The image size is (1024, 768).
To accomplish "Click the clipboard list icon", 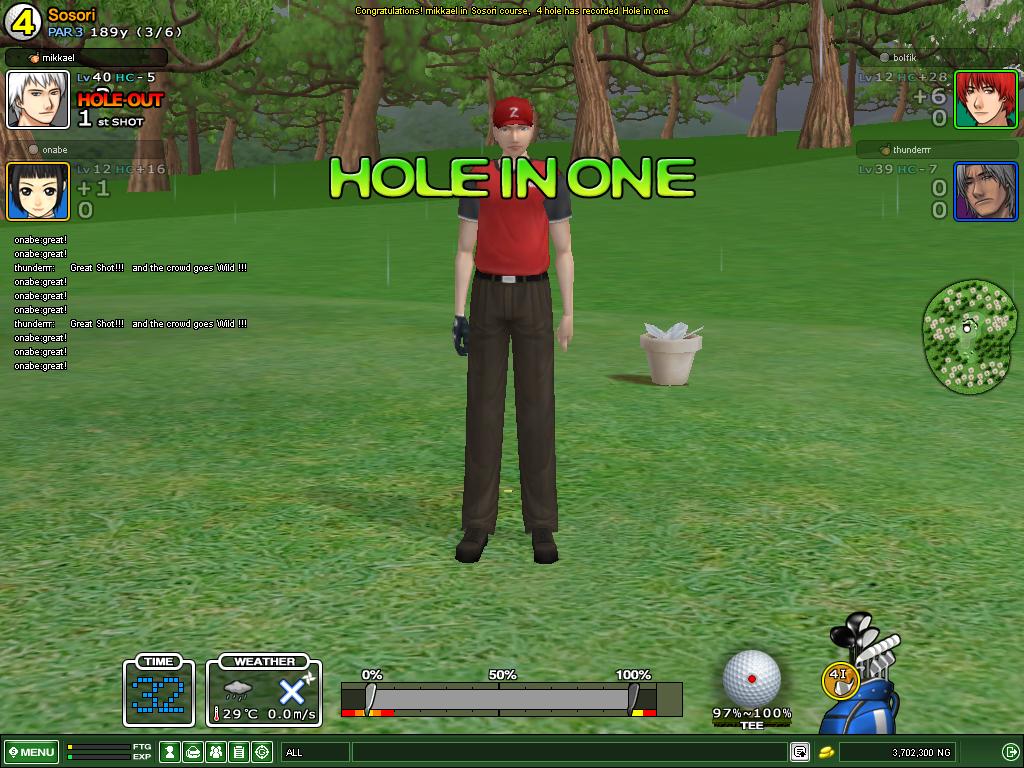I will click(x=239, y=752).
